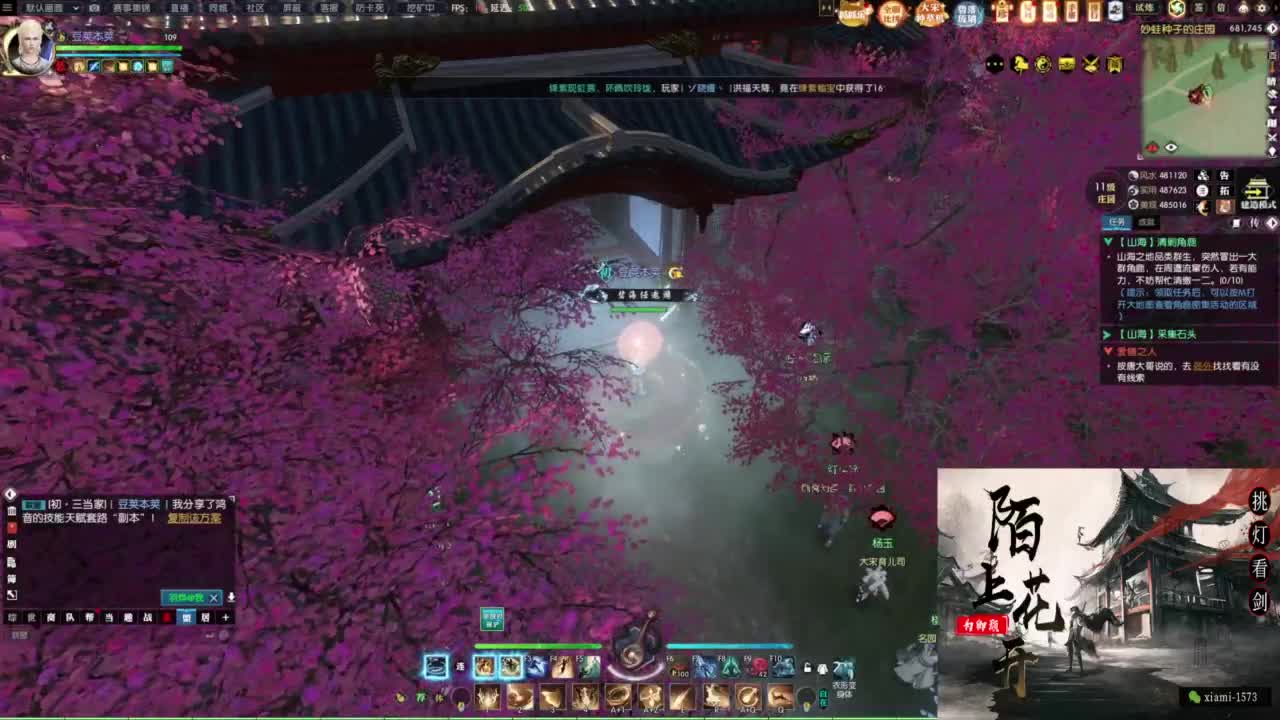Toggle the eye visibility icon on the minimap
Image resolution: width=1280 pixels, height=720 pixels.
(x=1170, y=146)
